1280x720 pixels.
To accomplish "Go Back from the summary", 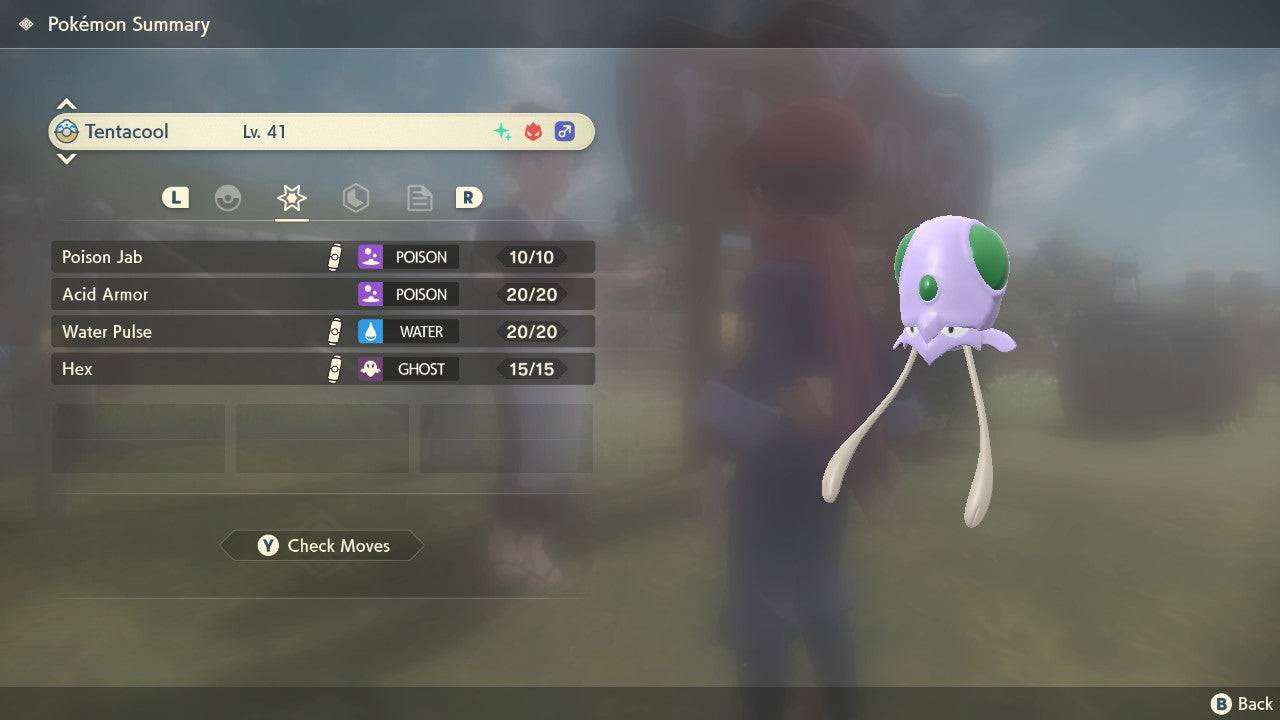I will [x=1242, y=704].
